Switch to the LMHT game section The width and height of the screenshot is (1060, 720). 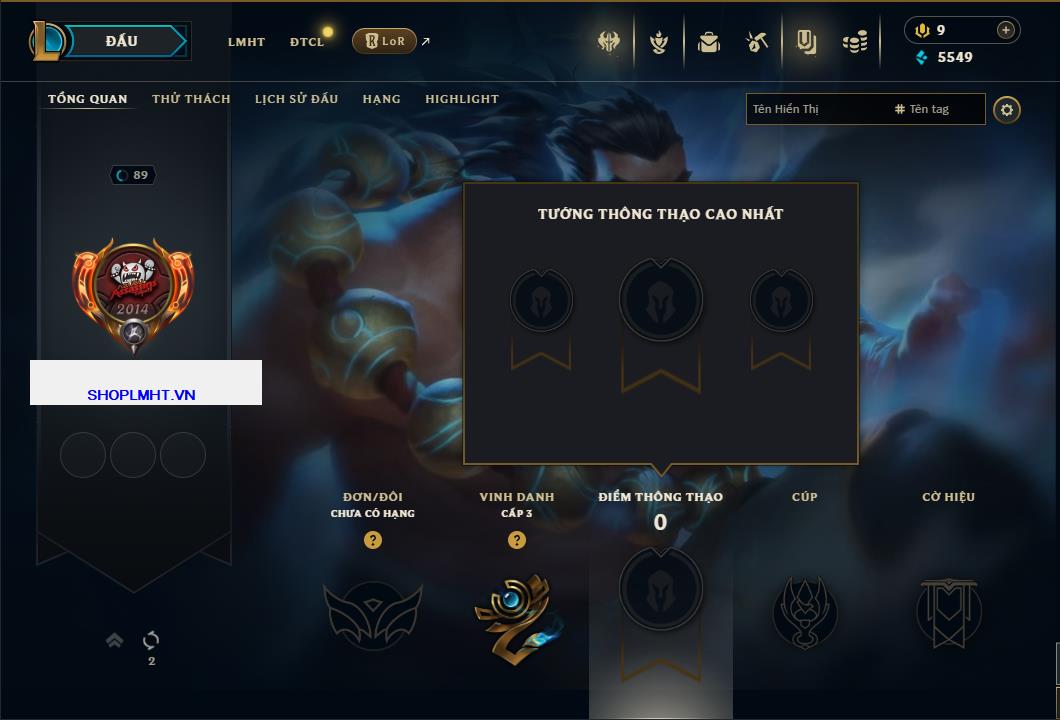246,42
